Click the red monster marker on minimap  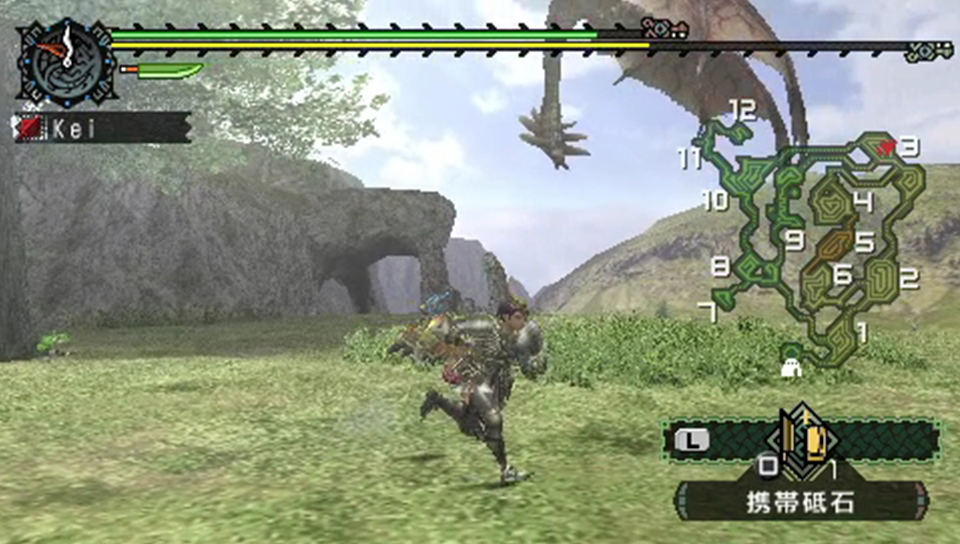click(x=886, y=147)
